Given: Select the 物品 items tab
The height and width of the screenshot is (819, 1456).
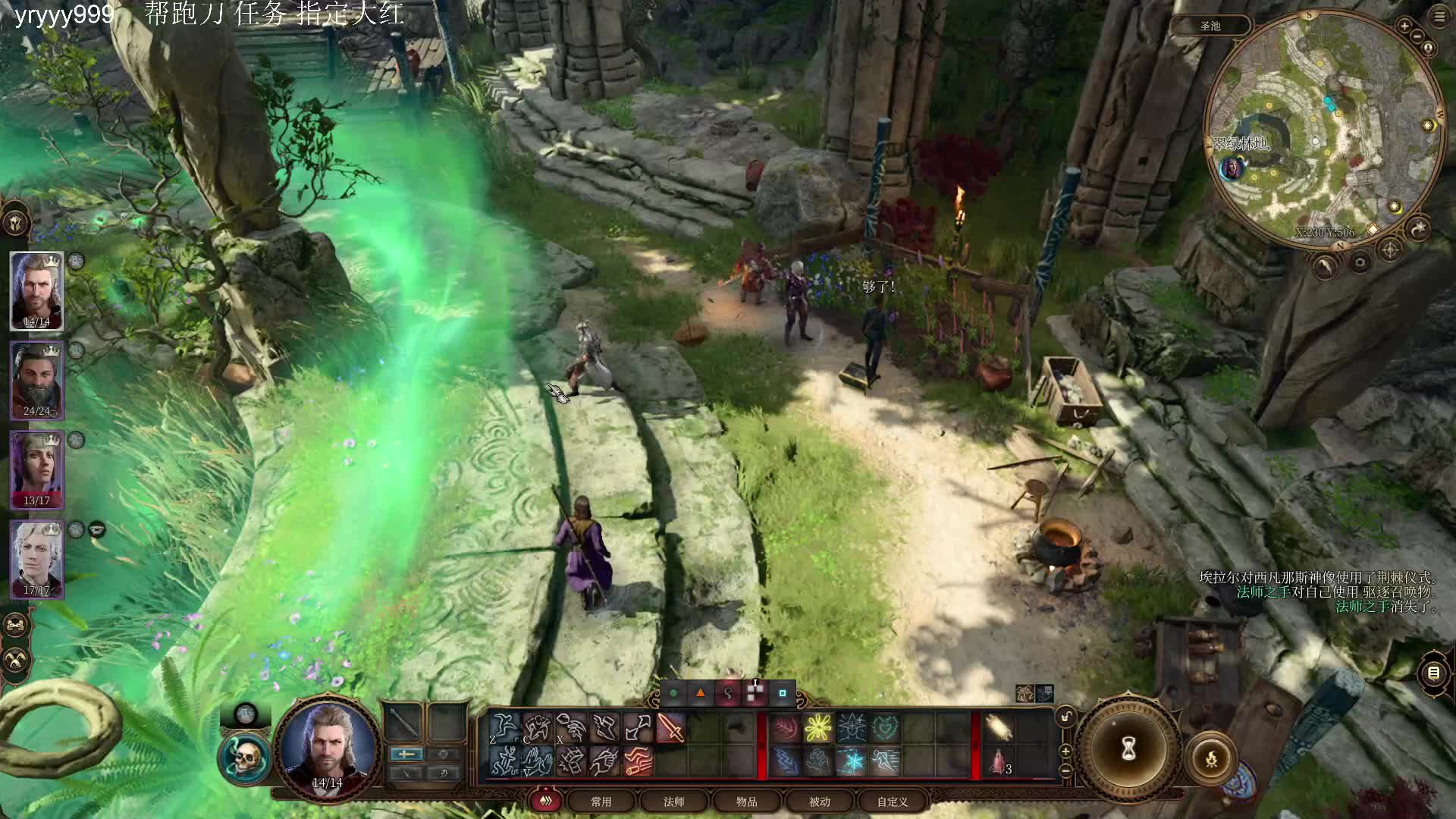Looking at the screenshot, I should tap(747, 802).
